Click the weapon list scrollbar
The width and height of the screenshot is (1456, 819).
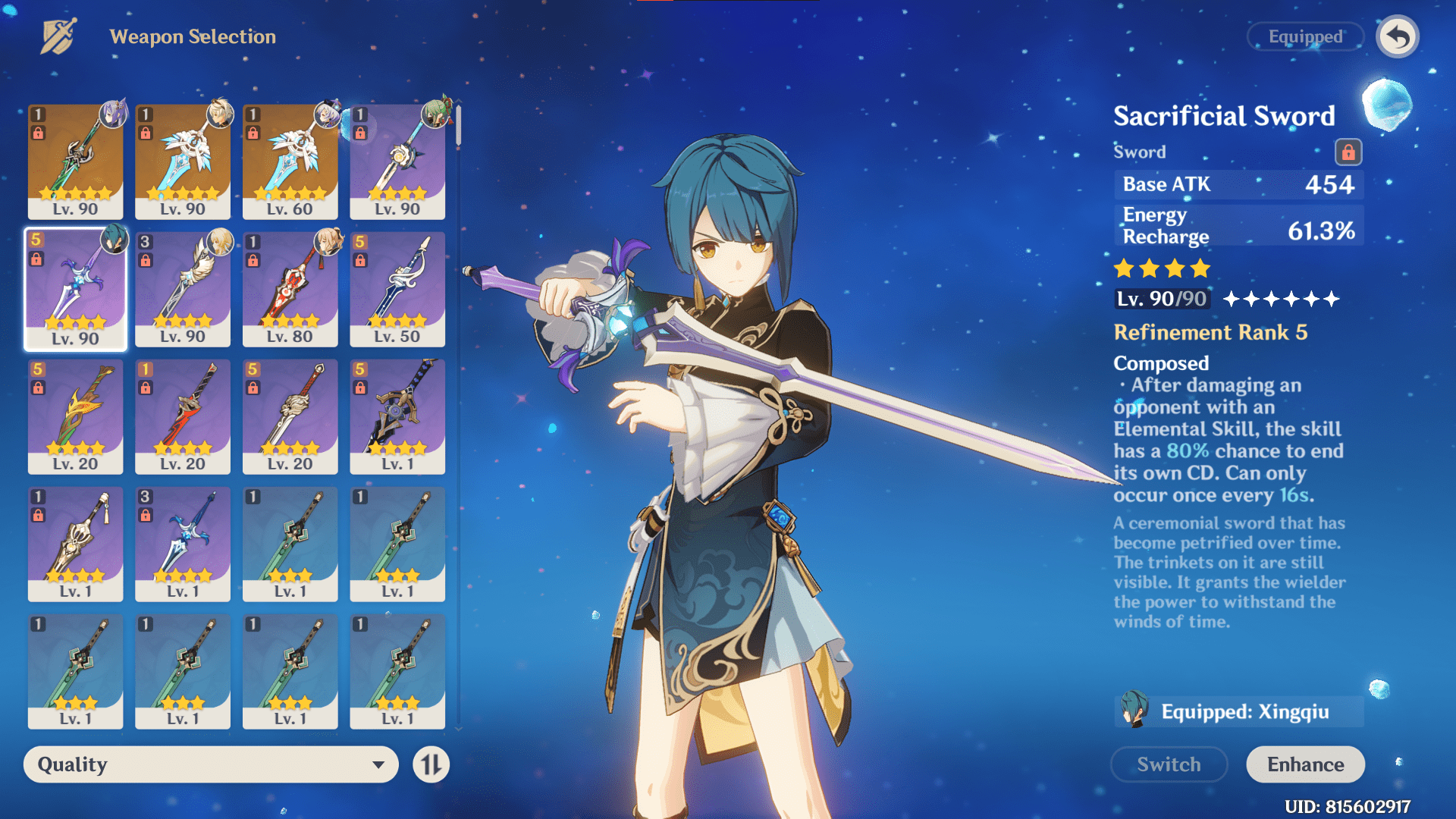click(x=458, y=126)
